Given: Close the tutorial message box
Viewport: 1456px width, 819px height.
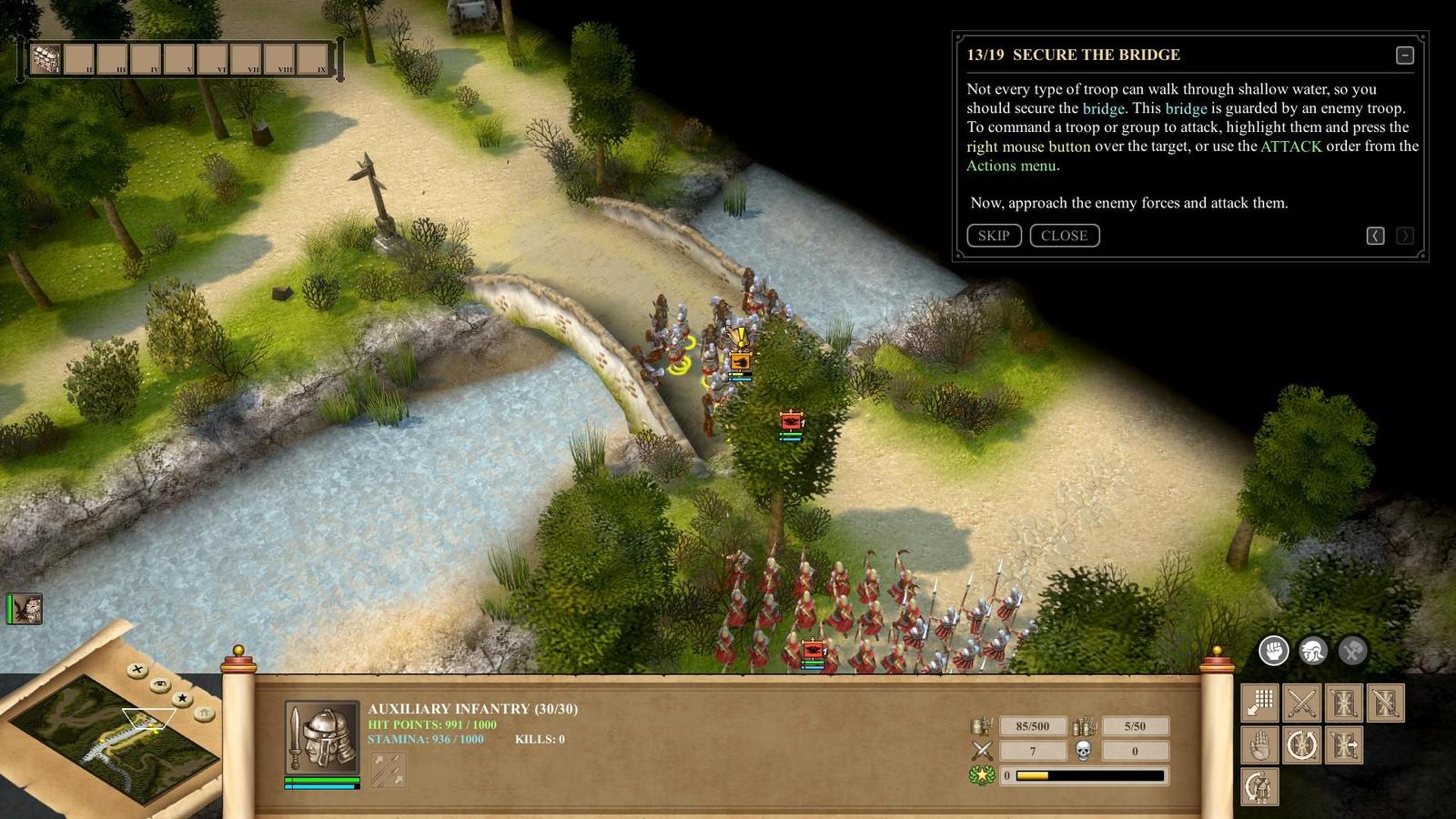Looking at the screenshot, I should [1064, 236].
